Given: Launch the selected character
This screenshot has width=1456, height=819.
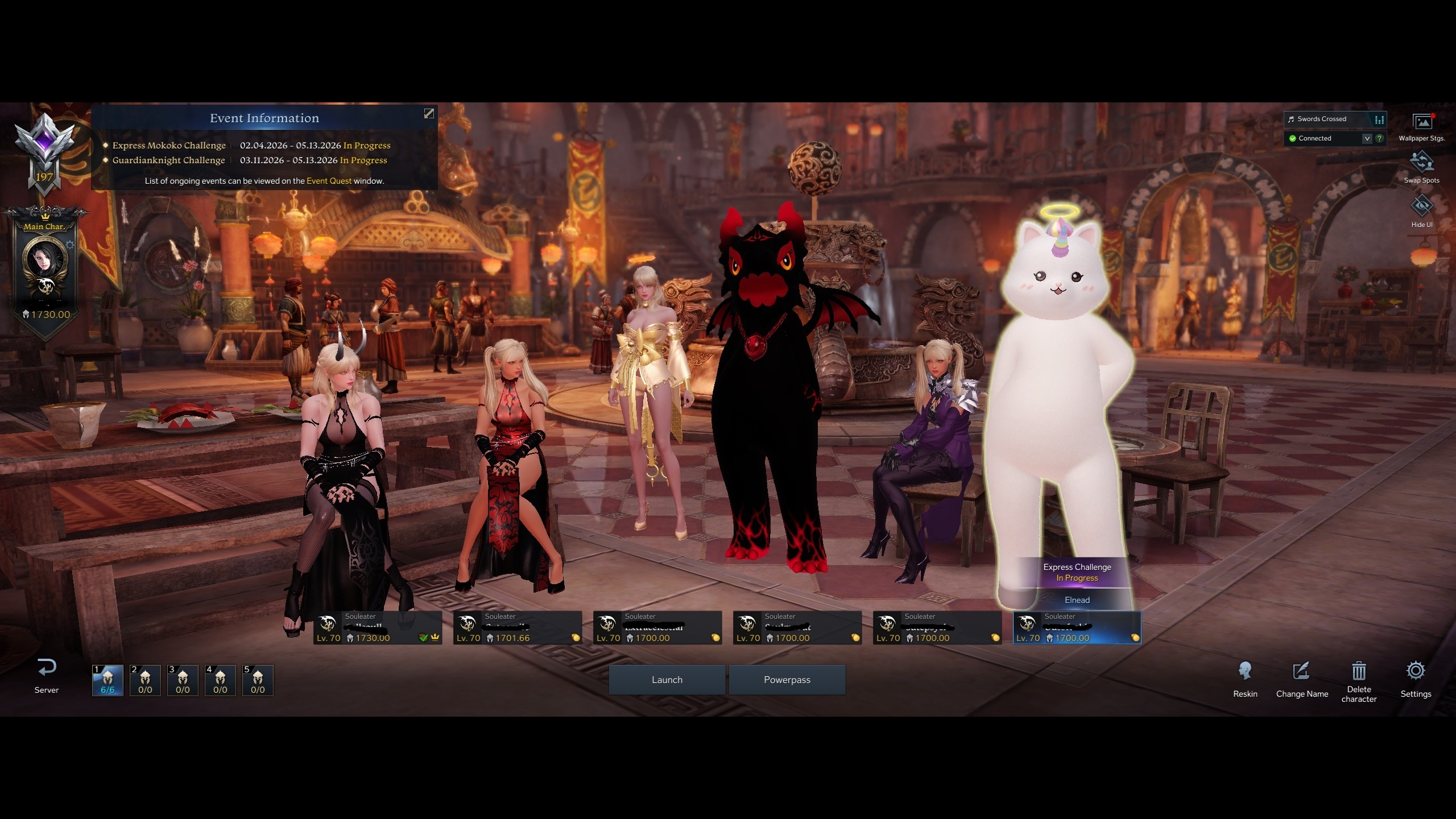Looking at the screenshot, I should (667, 680).
